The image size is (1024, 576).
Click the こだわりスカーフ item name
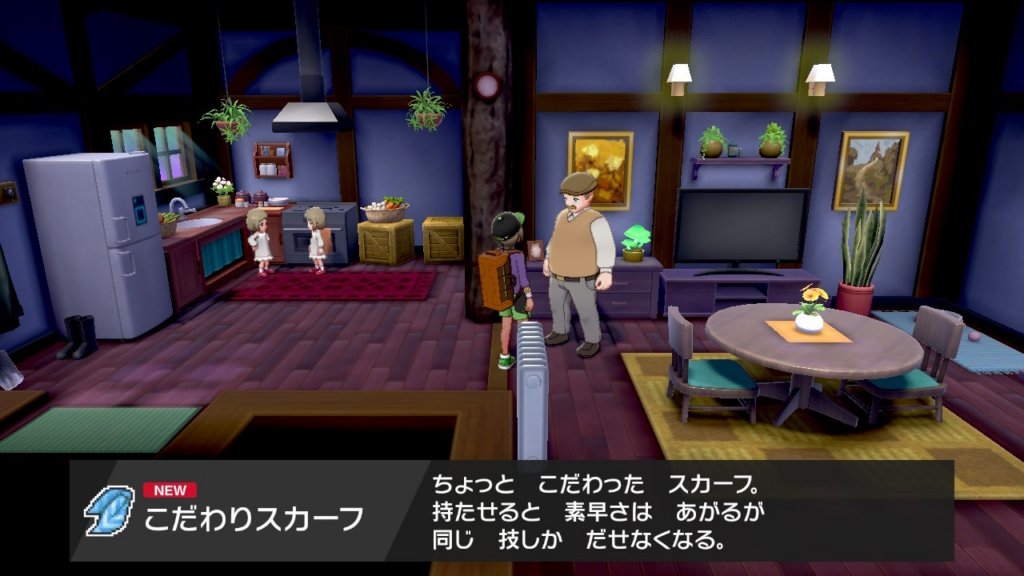coord(253,519)
